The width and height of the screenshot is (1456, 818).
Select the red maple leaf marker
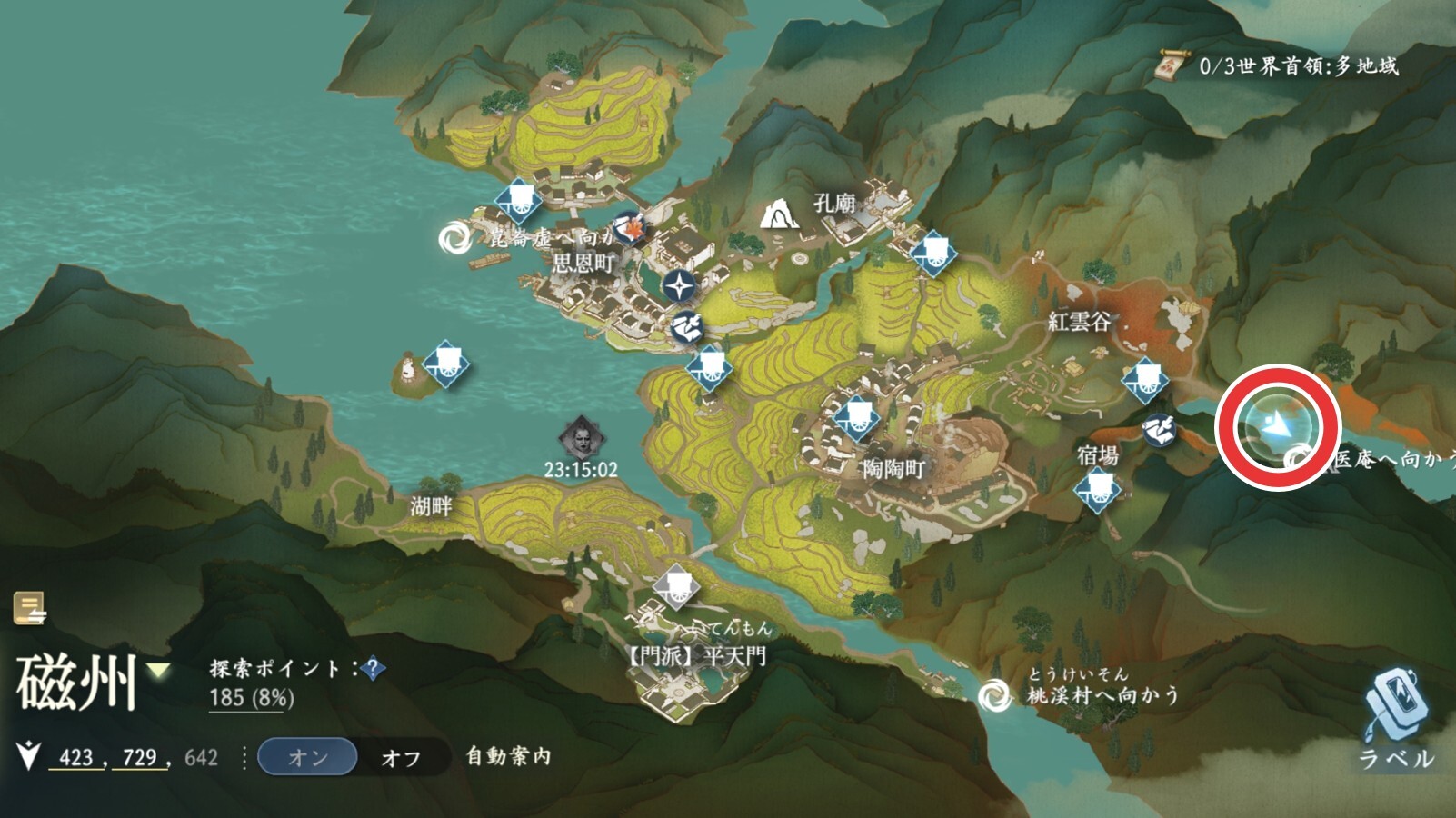[628, 227]
